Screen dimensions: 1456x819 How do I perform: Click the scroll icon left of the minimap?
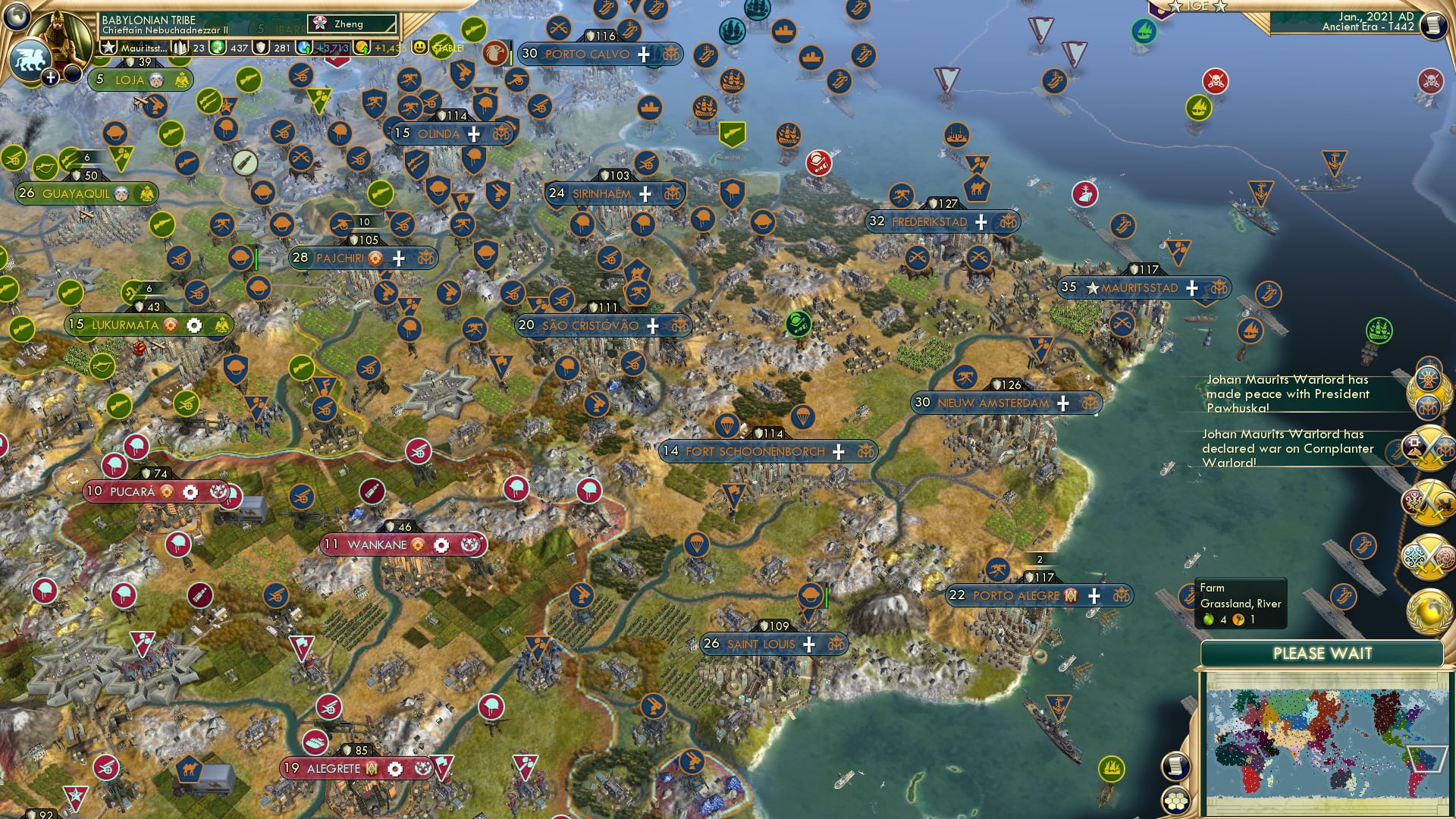click(1174, 765)
